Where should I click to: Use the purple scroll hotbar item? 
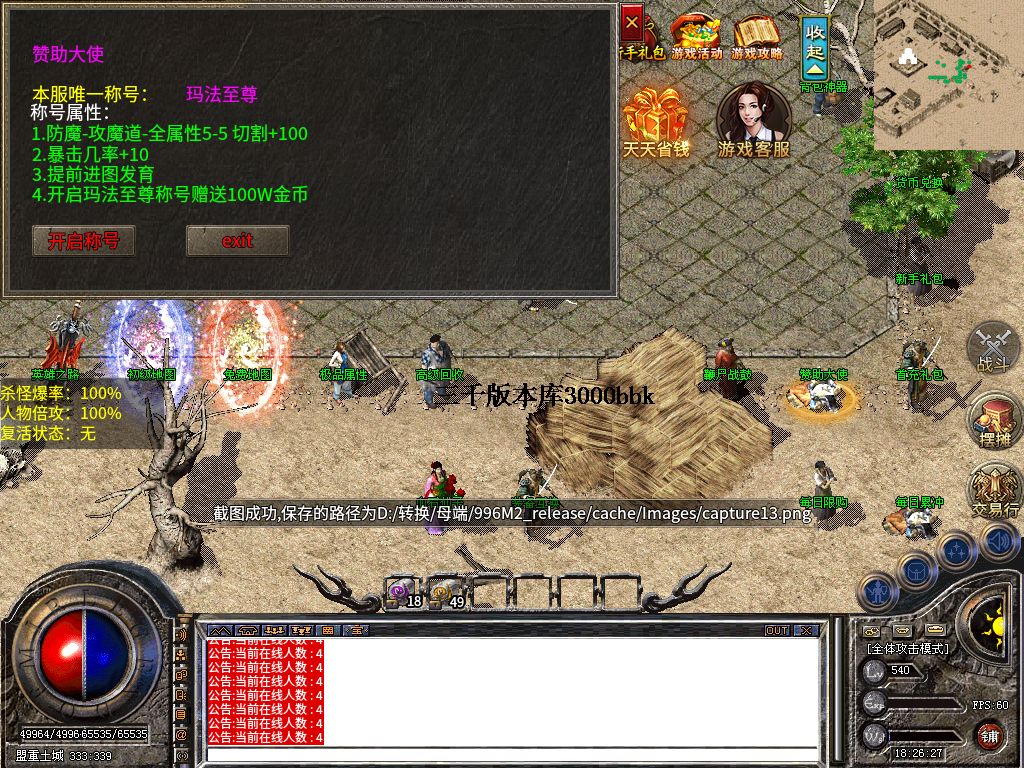(401, 592)
